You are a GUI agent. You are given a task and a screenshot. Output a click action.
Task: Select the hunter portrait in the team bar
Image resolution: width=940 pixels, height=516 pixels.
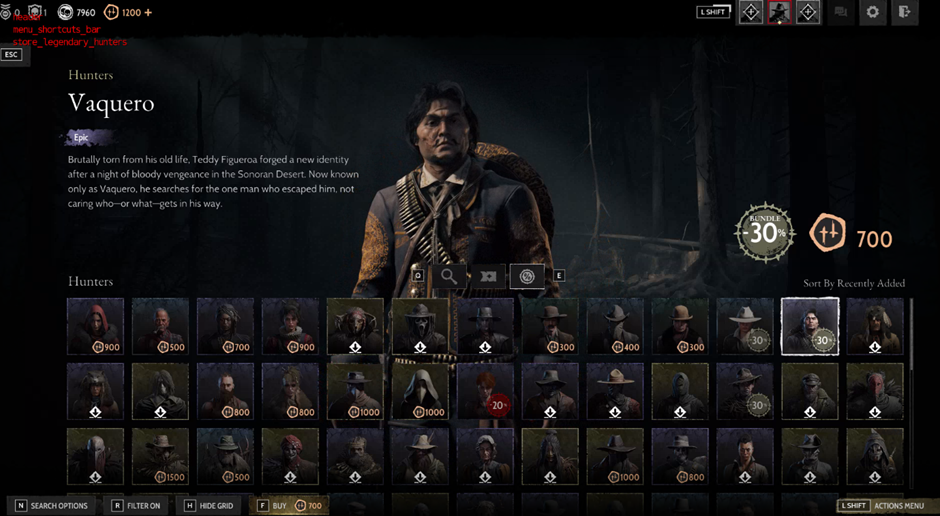click(779, 12)
